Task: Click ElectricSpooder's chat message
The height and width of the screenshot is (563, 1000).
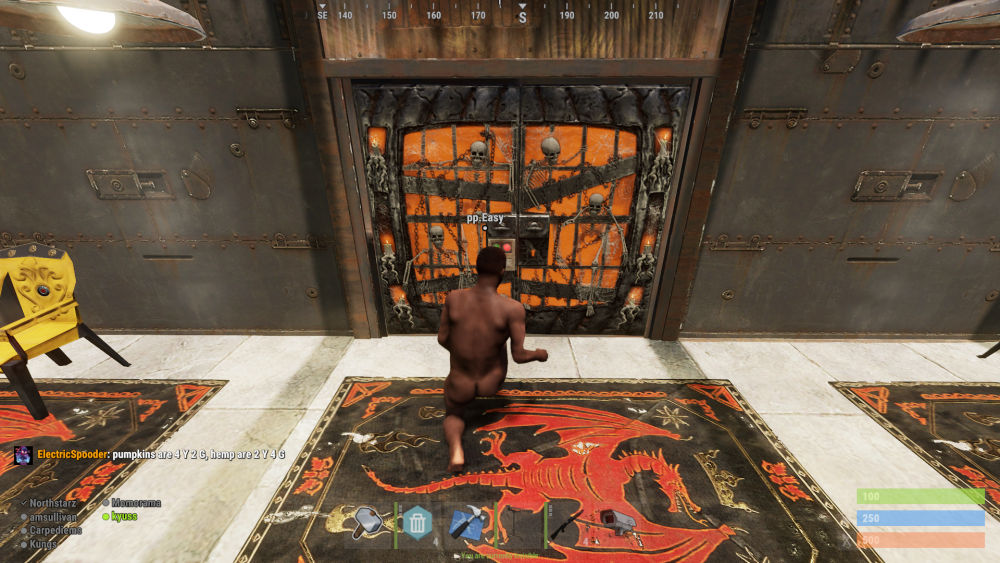Action: click(160, 454)
